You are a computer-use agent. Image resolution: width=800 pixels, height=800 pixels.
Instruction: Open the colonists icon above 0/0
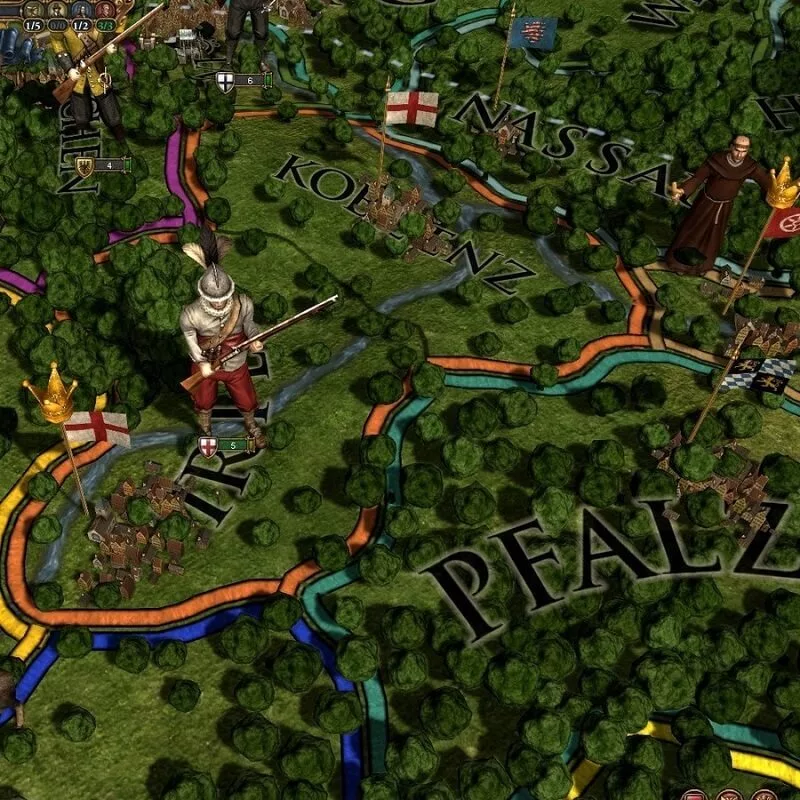coord(59,8)
